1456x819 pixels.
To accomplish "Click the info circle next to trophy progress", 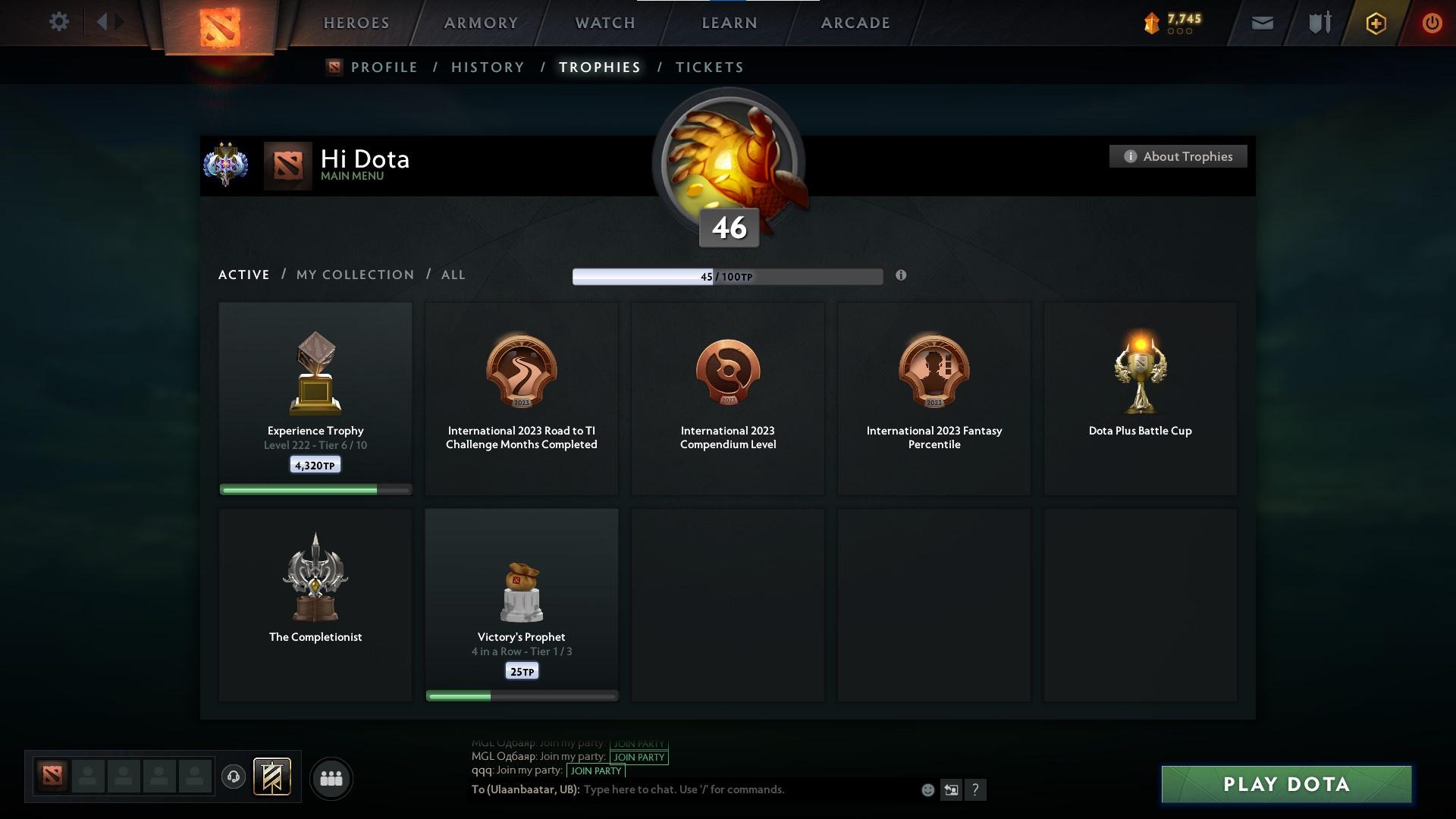I will click(x=901, y=276).
